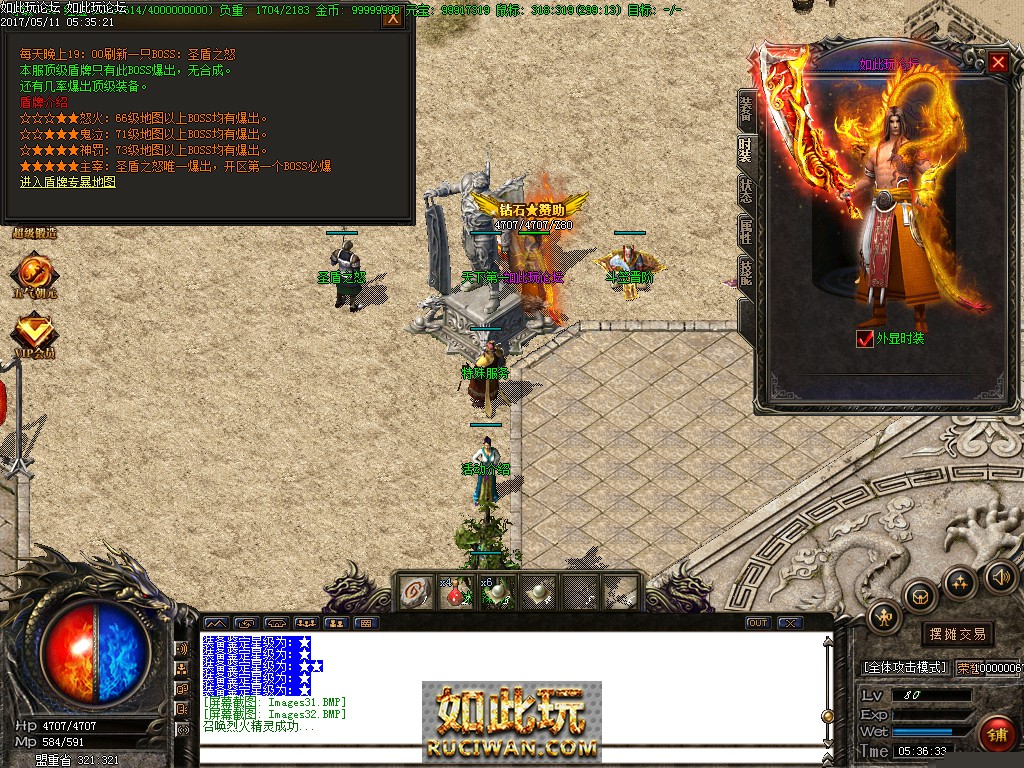Open the 摆摊交易 stall trade button

click(957, 634)
